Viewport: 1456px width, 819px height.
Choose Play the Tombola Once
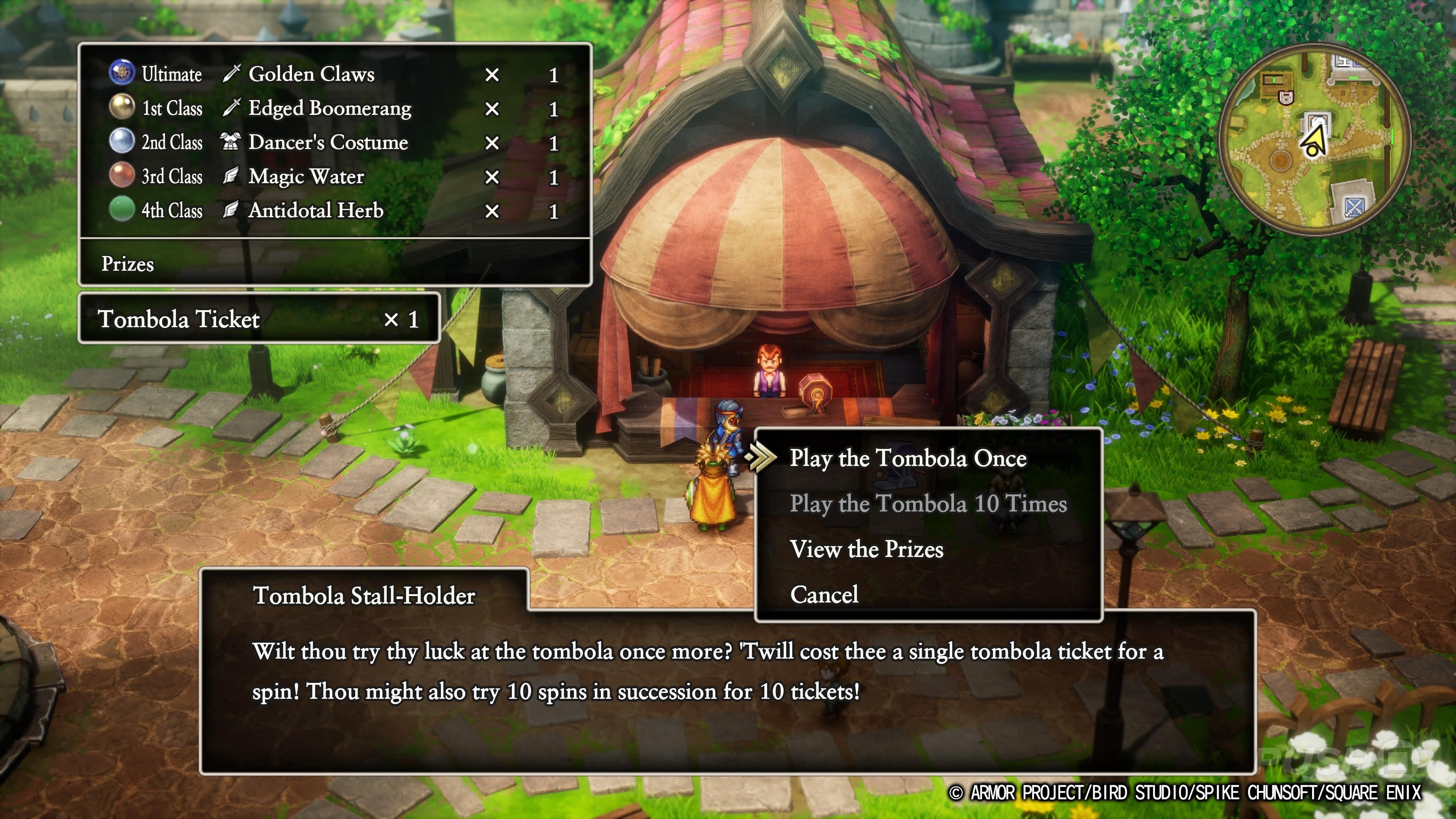(908, 458)
